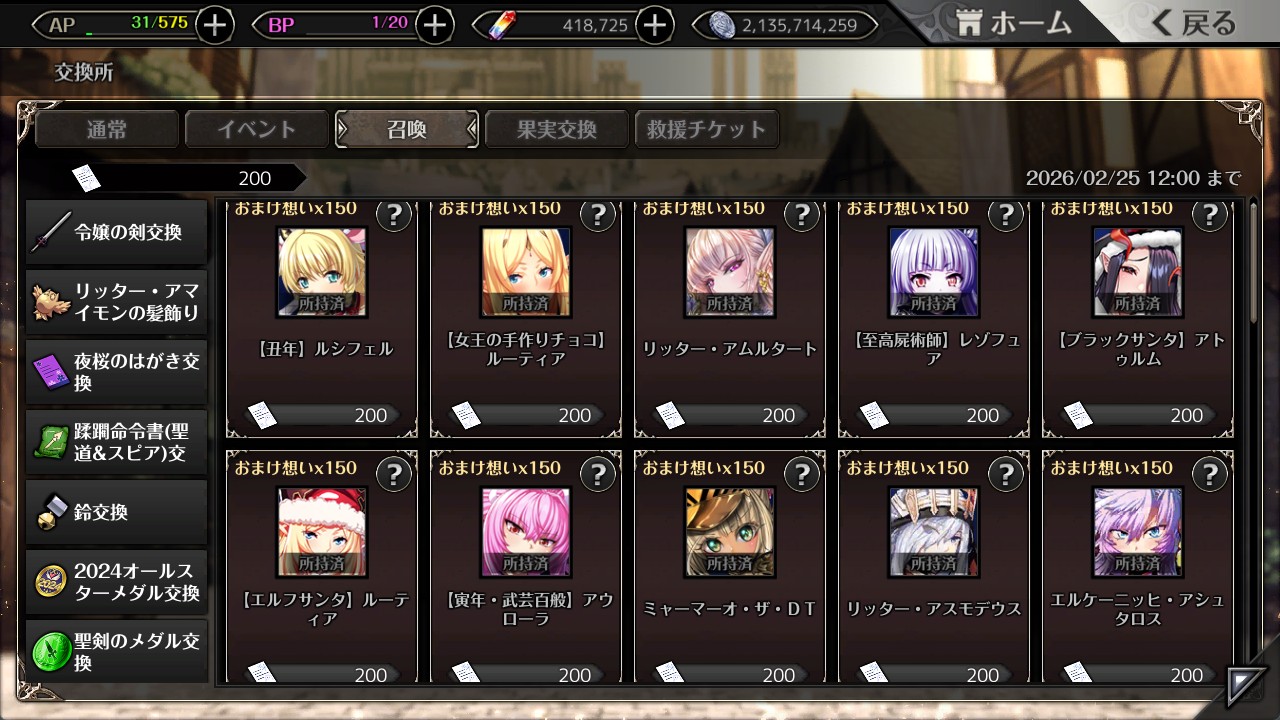Add AP with the plus button
1280x720 pixels.
coord(215,25)
